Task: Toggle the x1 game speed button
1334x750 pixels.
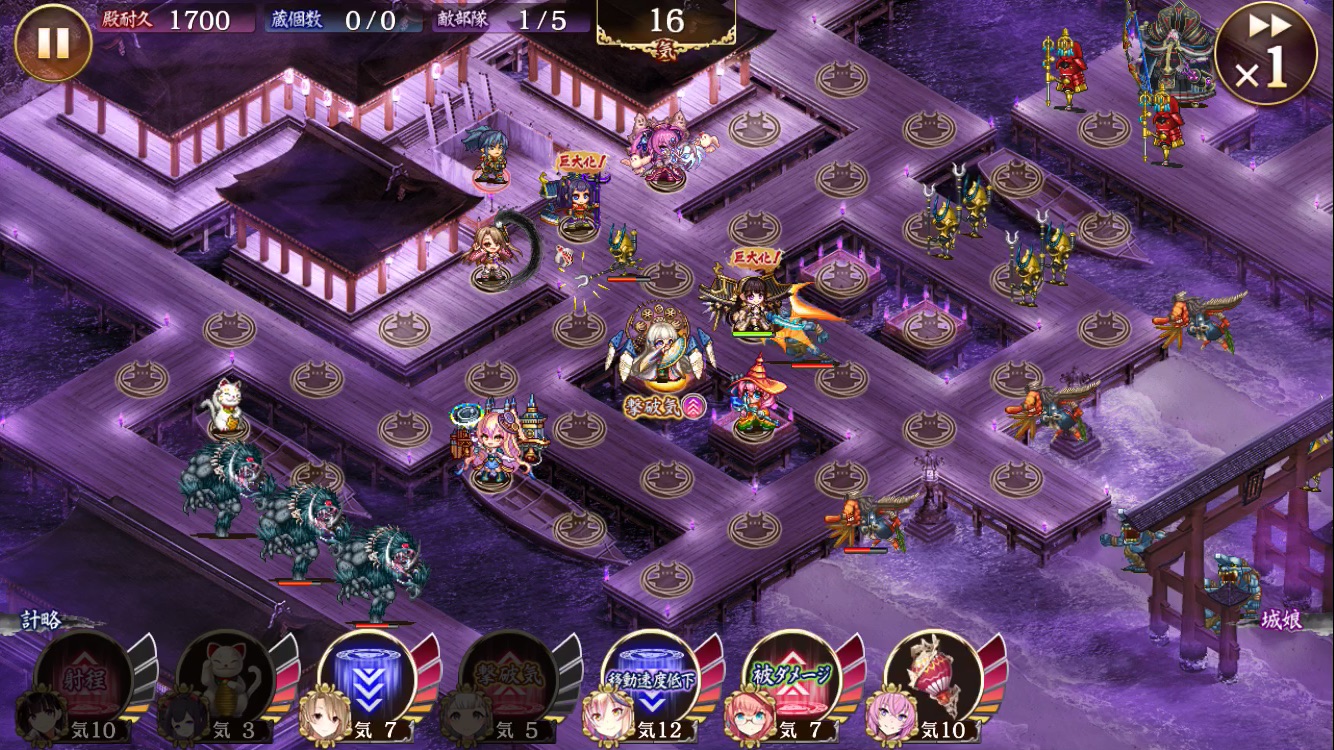Action: point(1265,53)
